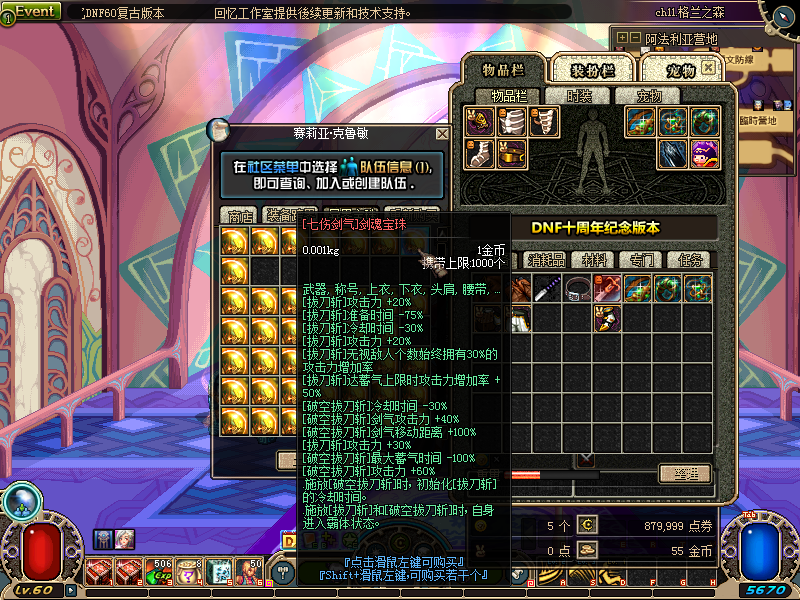View the 任务 item category
The height and width of the screenshot is (600, 800).
pos(691,260)
